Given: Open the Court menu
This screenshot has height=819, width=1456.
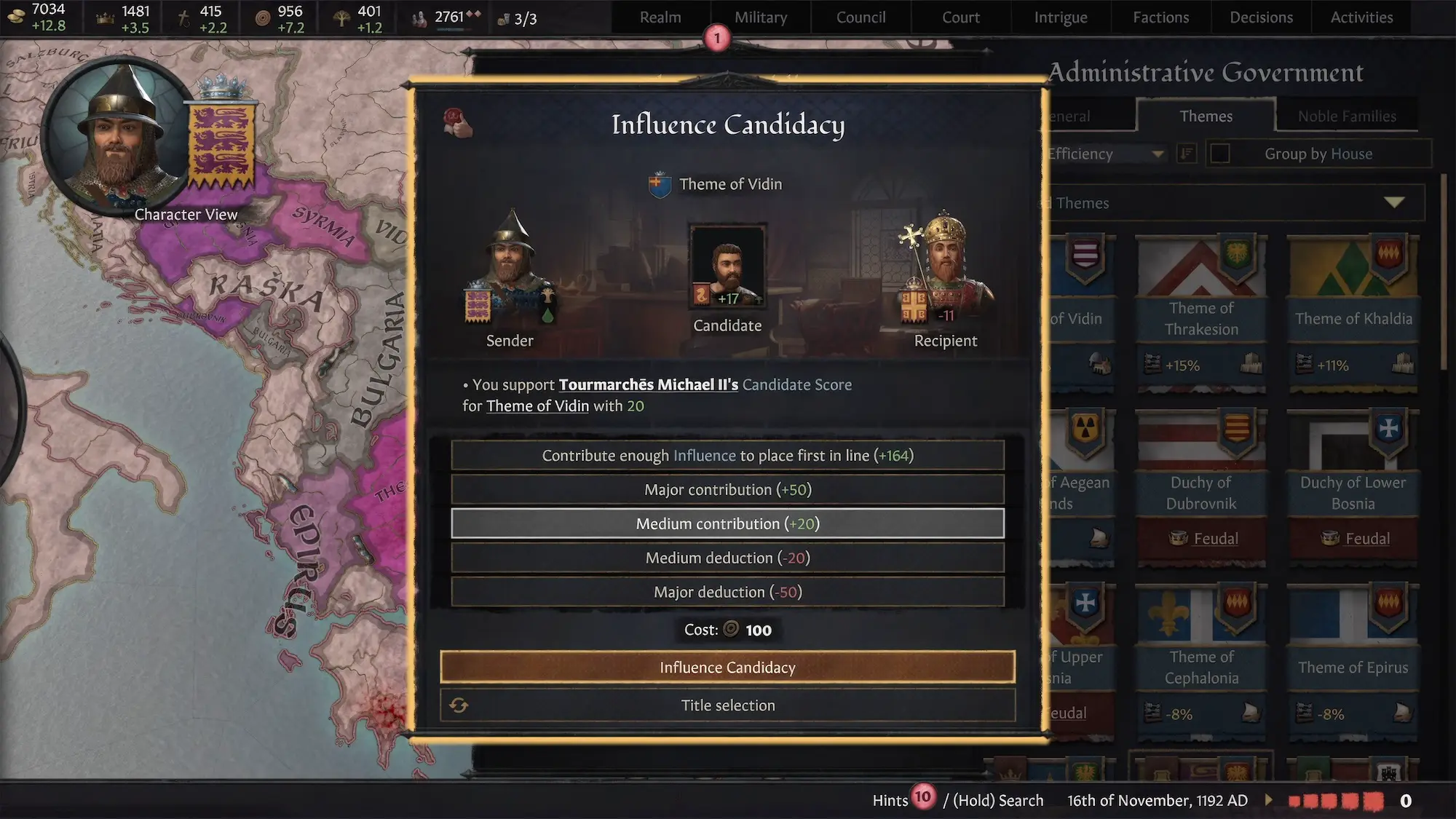Looking at the screenshot, I should pos(961,17).
